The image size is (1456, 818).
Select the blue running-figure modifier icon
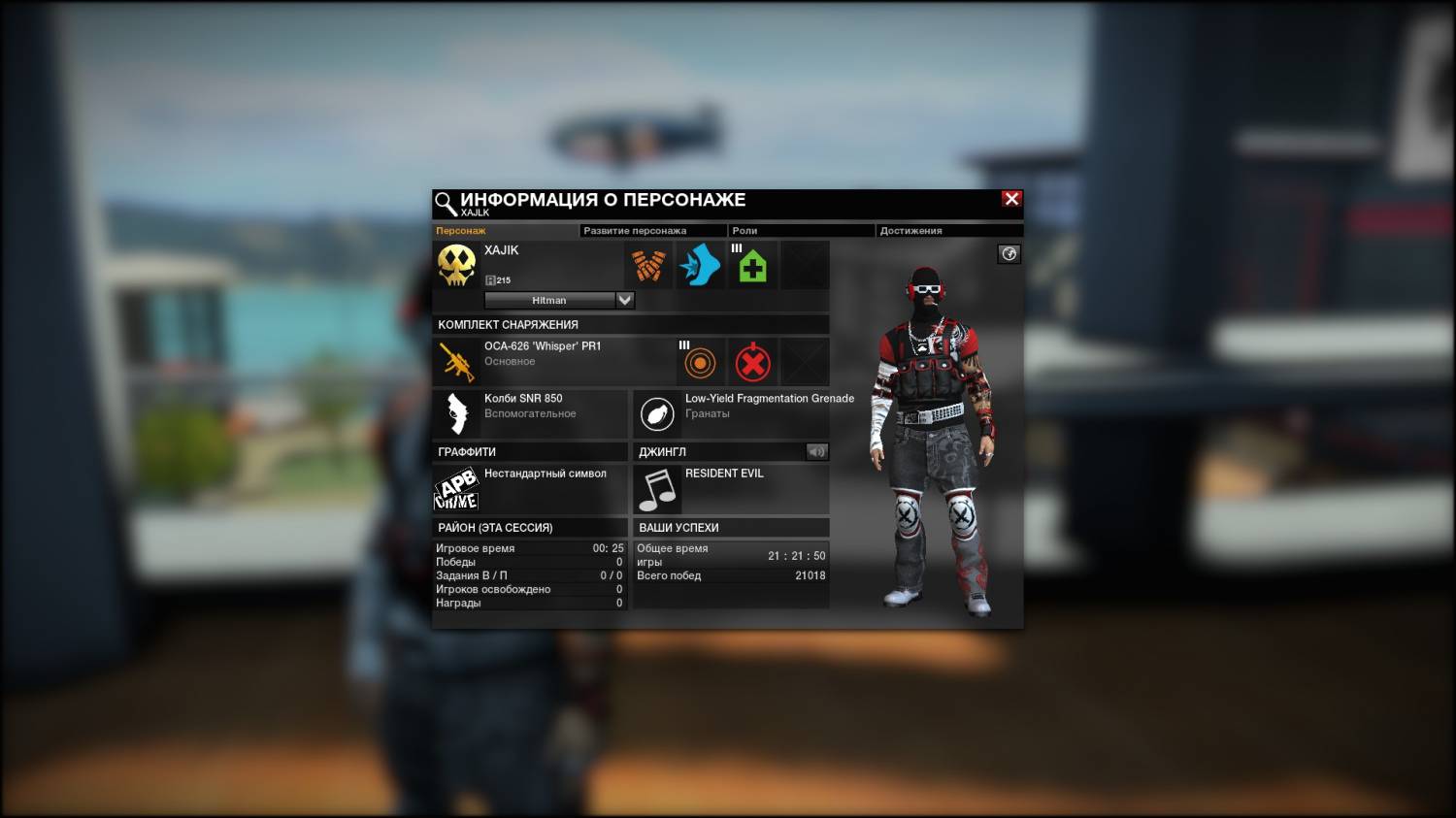pyautogui.click(x=700, y=265)
